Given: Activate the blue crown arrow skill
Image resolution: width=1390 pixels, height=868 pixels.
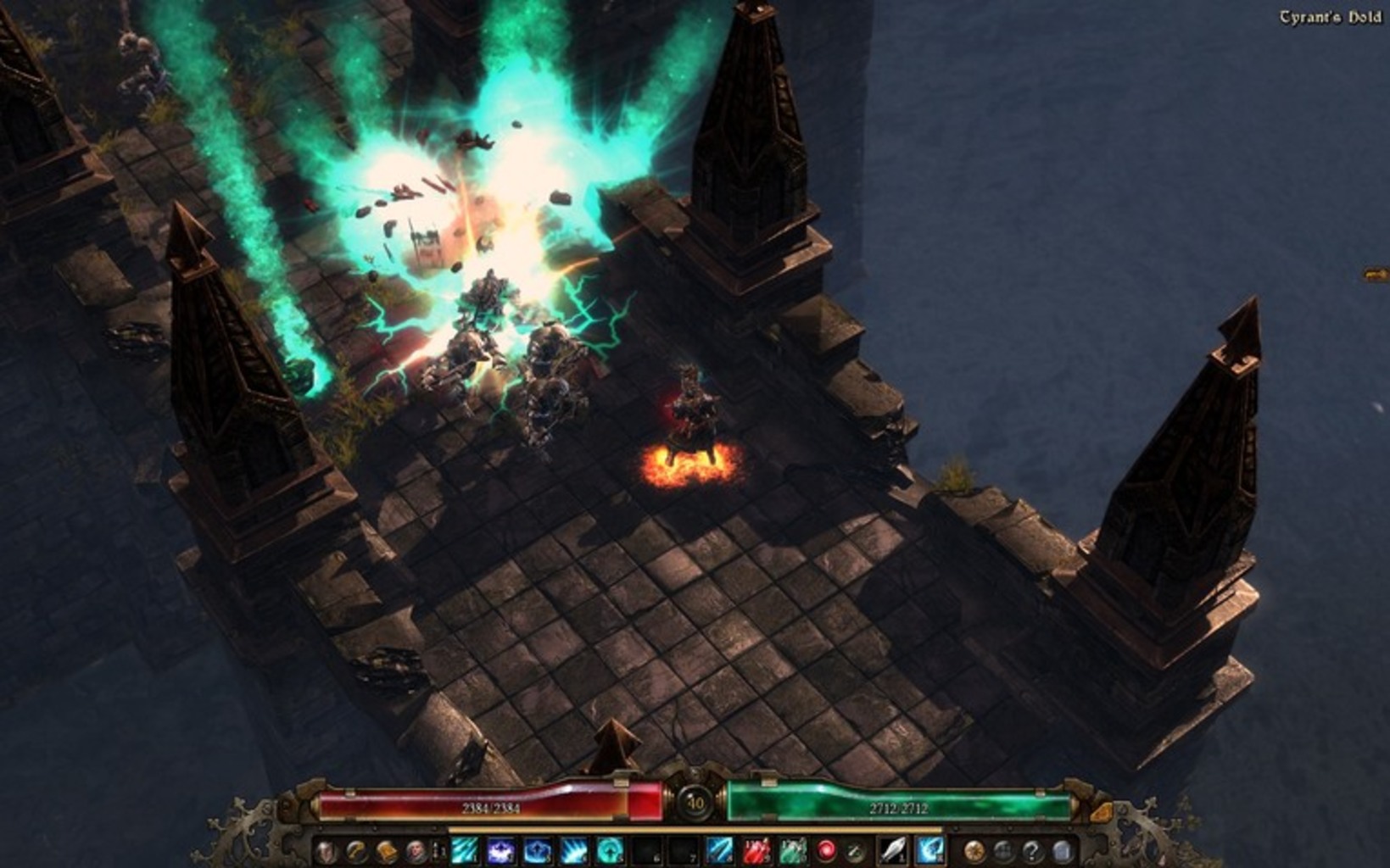Looking at the screenshot, I should [537, 850].
